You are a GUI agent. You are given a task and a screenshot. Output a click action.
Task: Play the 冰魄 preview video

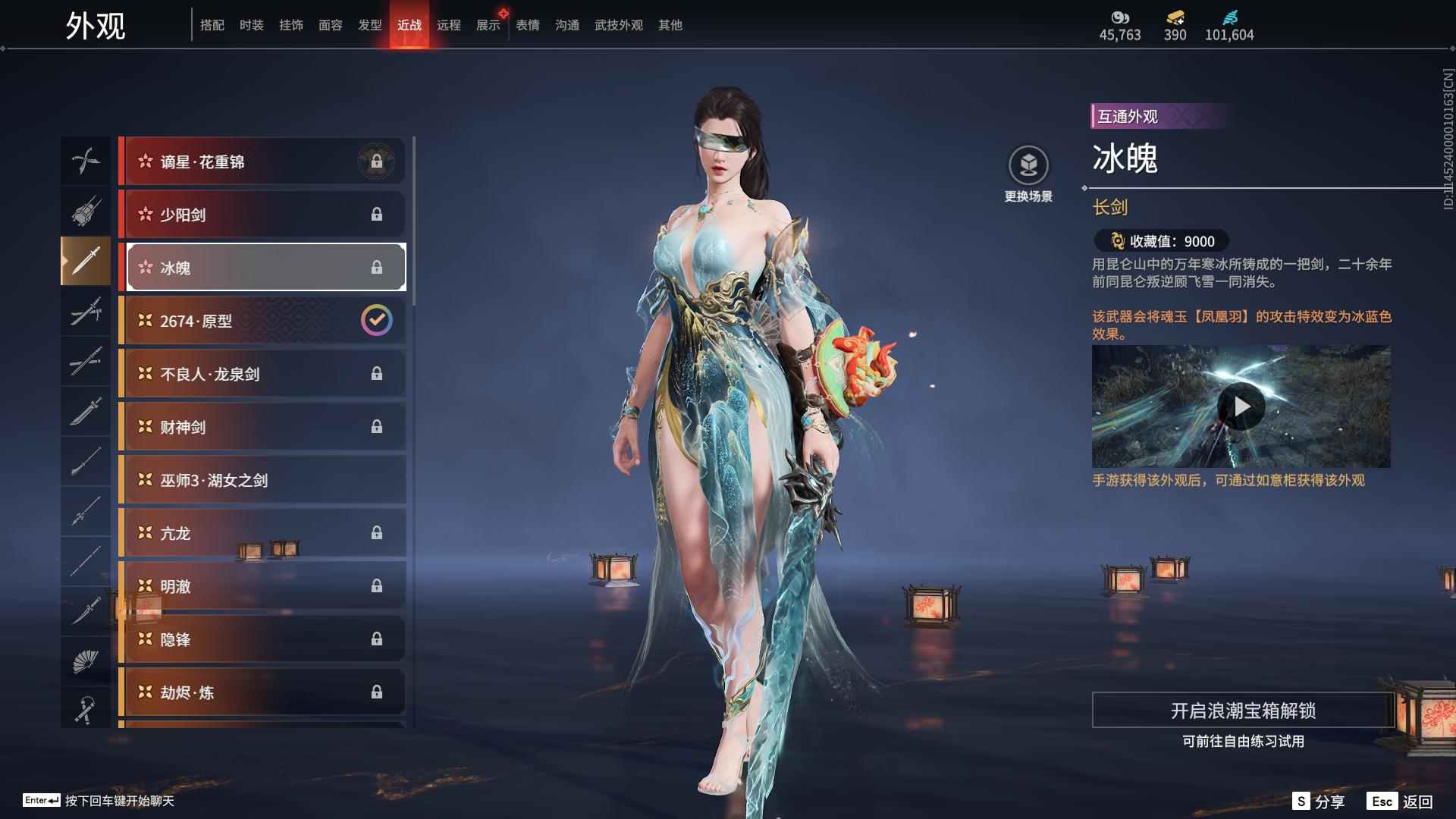coord(1241,407)
